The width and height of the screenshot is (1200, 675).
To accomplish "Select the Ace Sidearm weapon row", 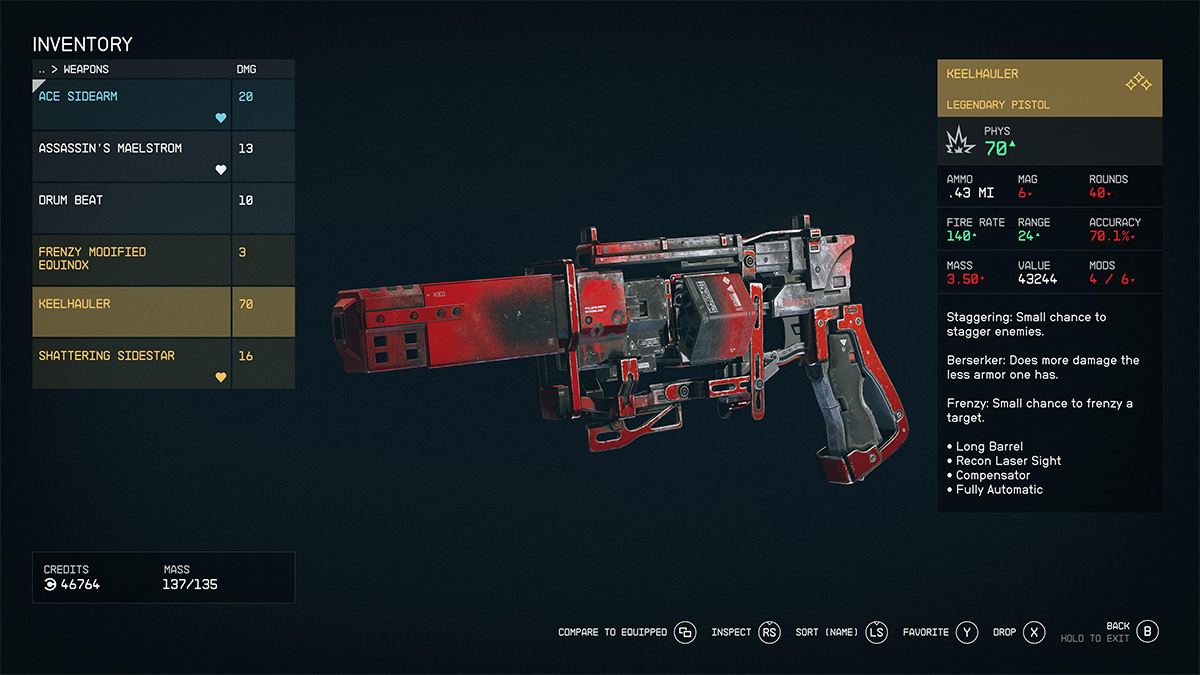I will click(132, 104).
